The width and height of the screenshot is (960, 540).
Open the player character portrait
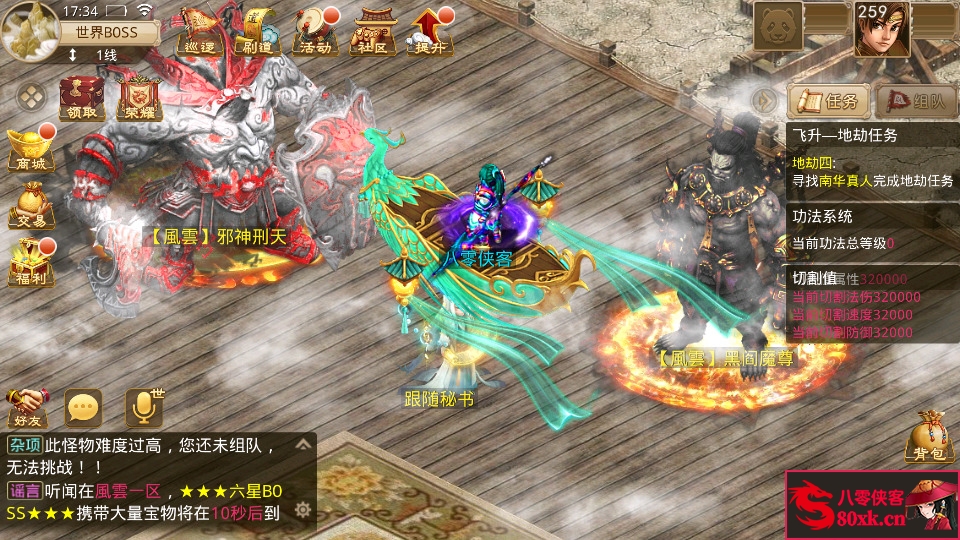[882, 28]
